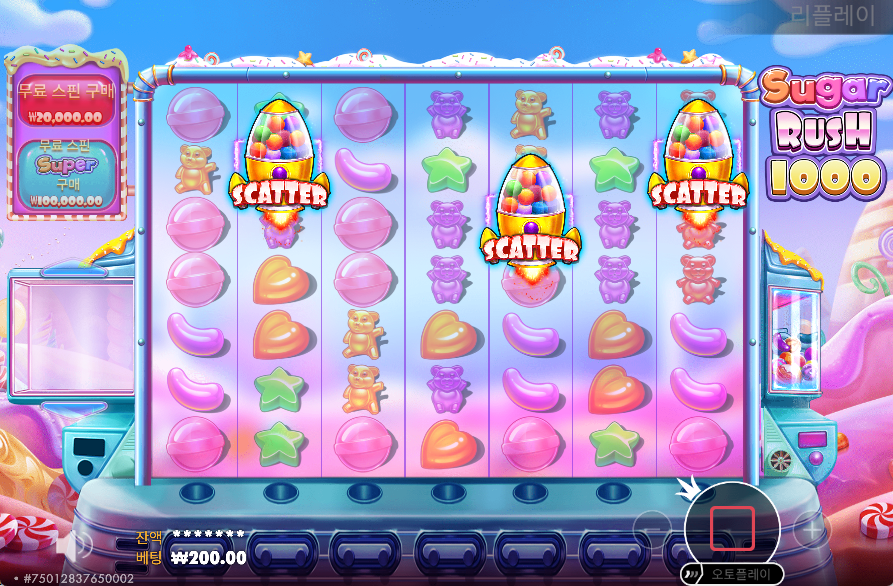Increase the bet with the plus button
This screenshot has width=893, height=586.
coord(811,527)
